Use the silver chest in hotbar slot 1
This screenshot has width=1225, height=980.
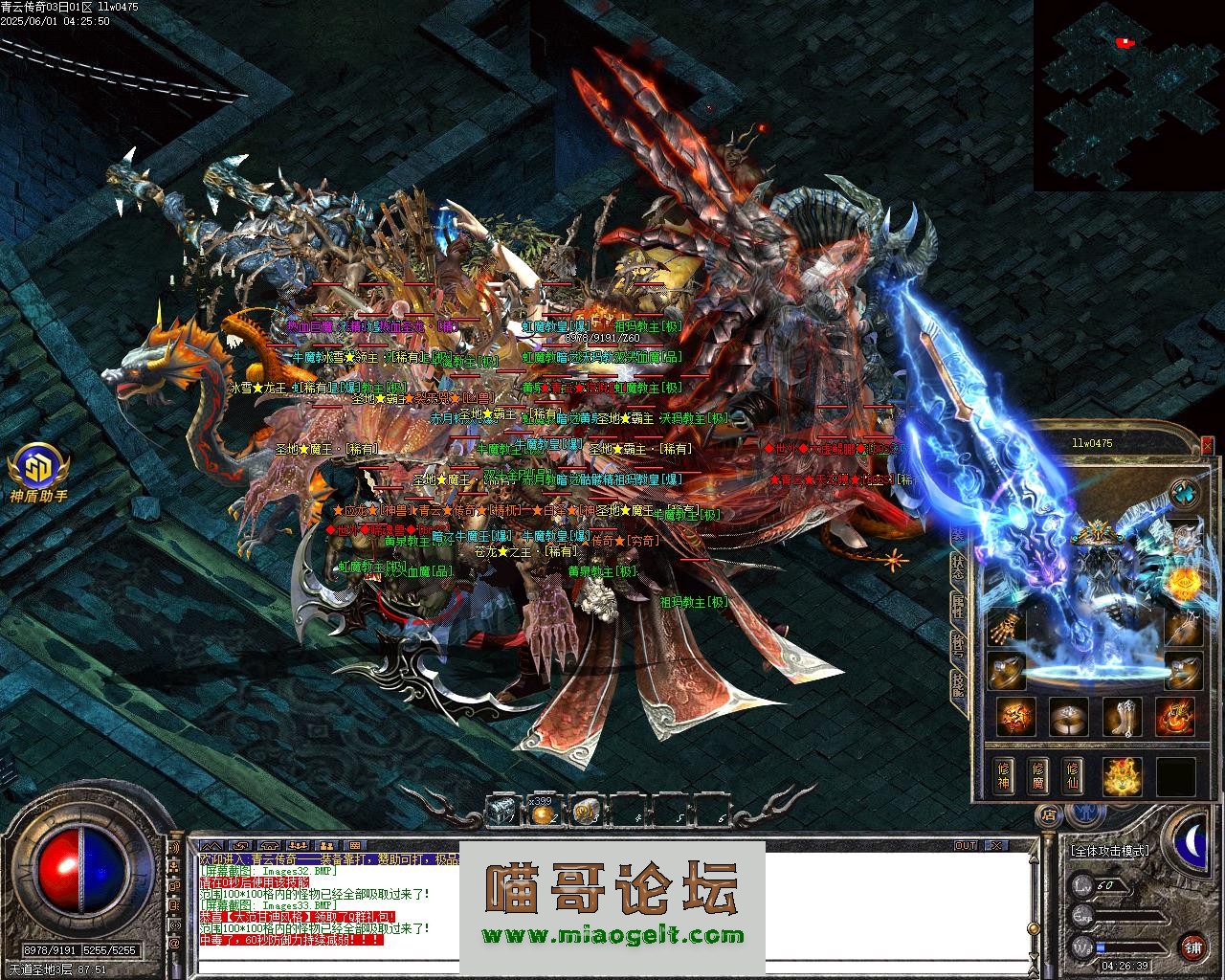(501, 813)
